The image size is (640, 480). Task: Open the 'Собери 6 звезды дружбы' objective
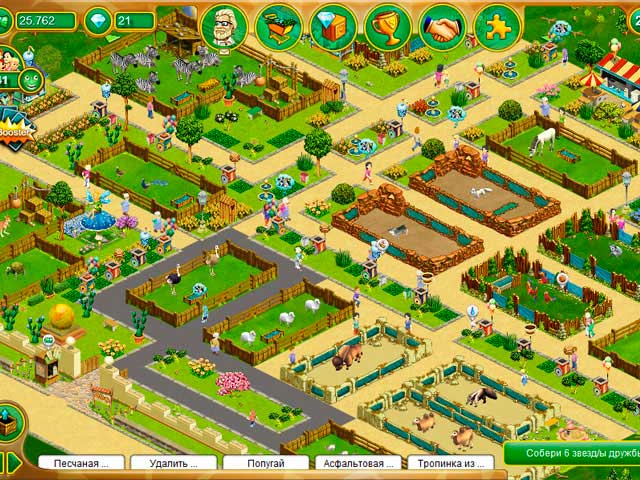[x=571, y=455]
